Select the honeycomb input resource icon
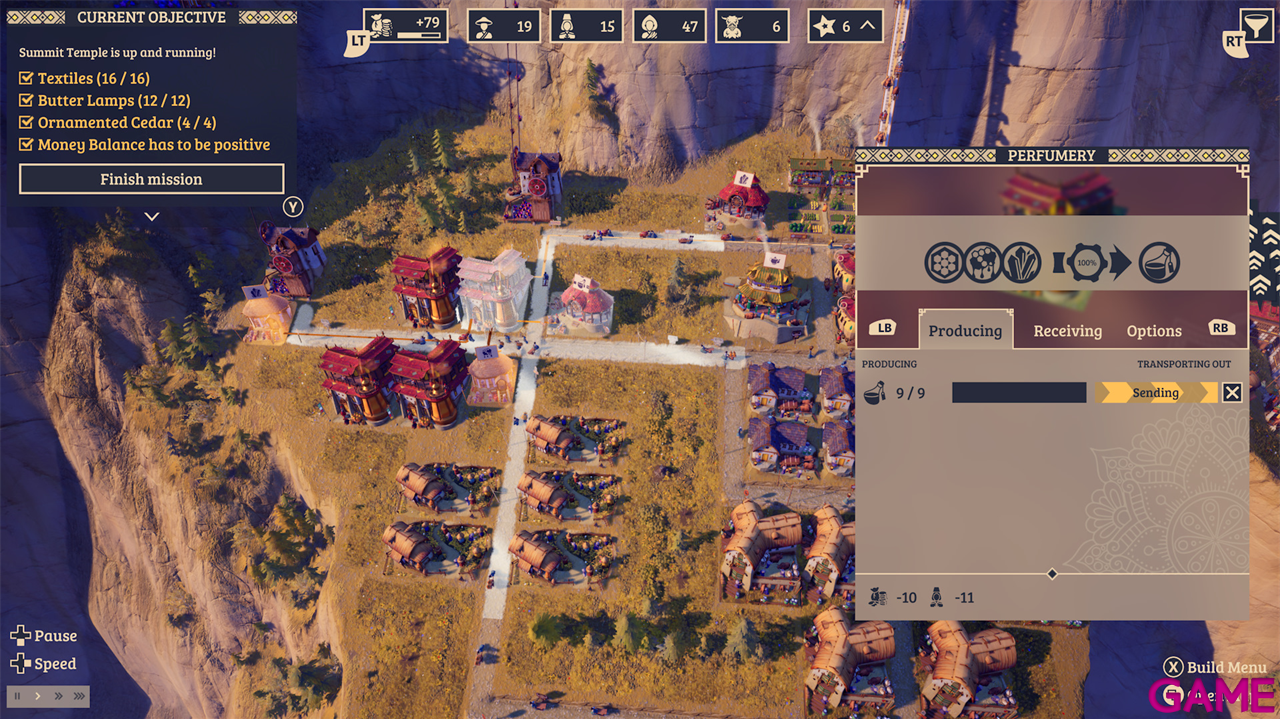The width and height of the screenshot is (1280, 719). click(944, 263)
